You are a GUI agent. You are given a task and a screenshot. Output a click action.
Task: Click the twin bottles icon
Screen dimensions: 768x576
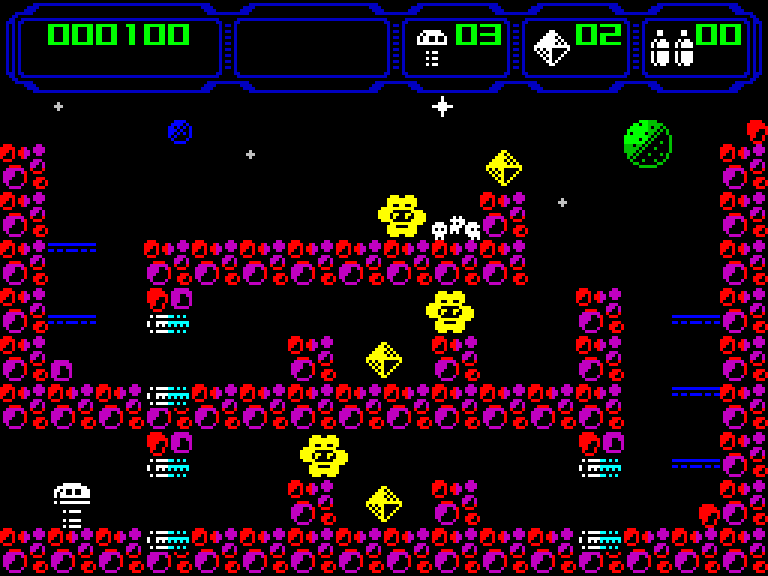click(x=672, y=48)
